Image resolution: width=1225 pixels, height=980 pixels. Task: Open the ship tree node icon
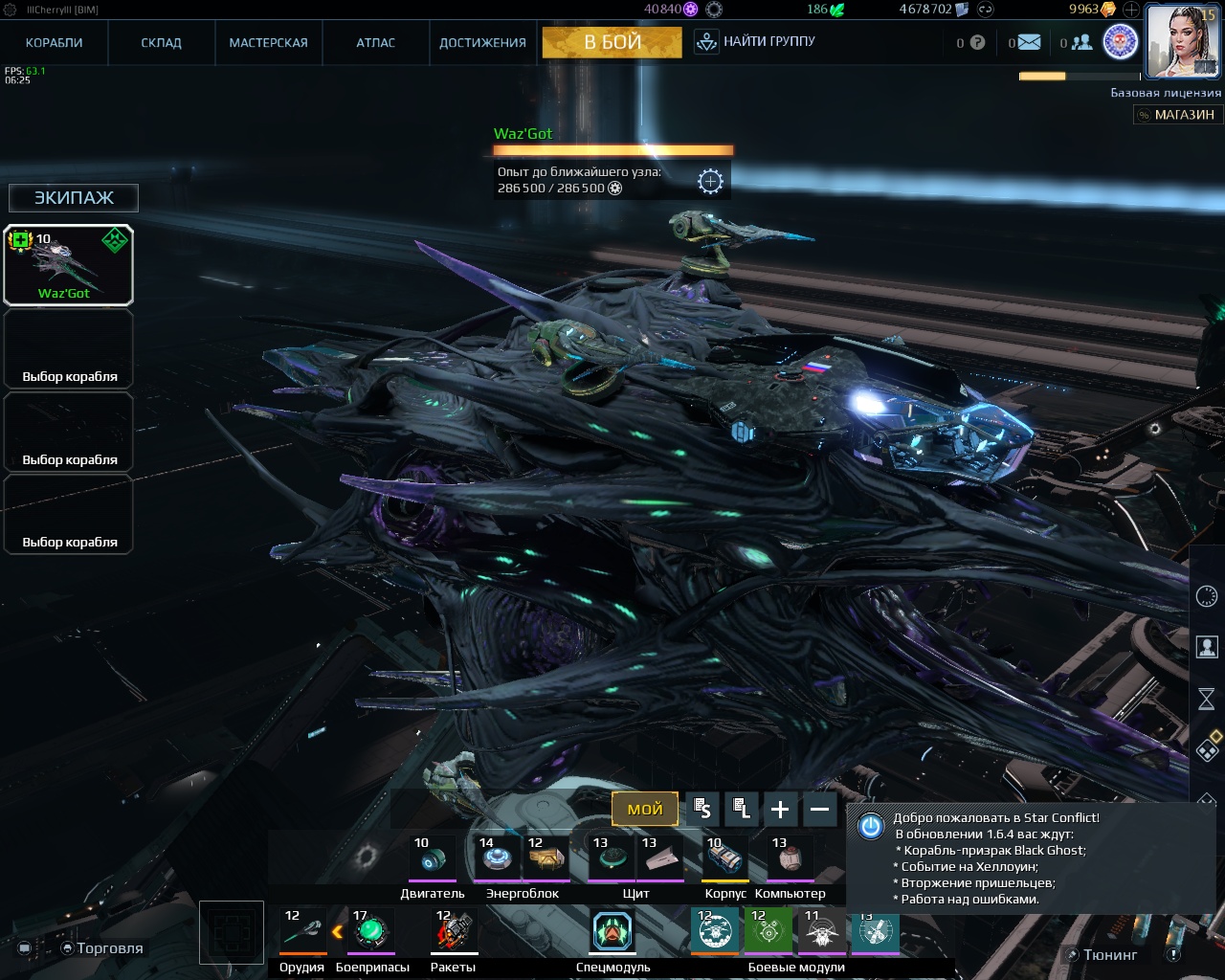coord(710,181)
